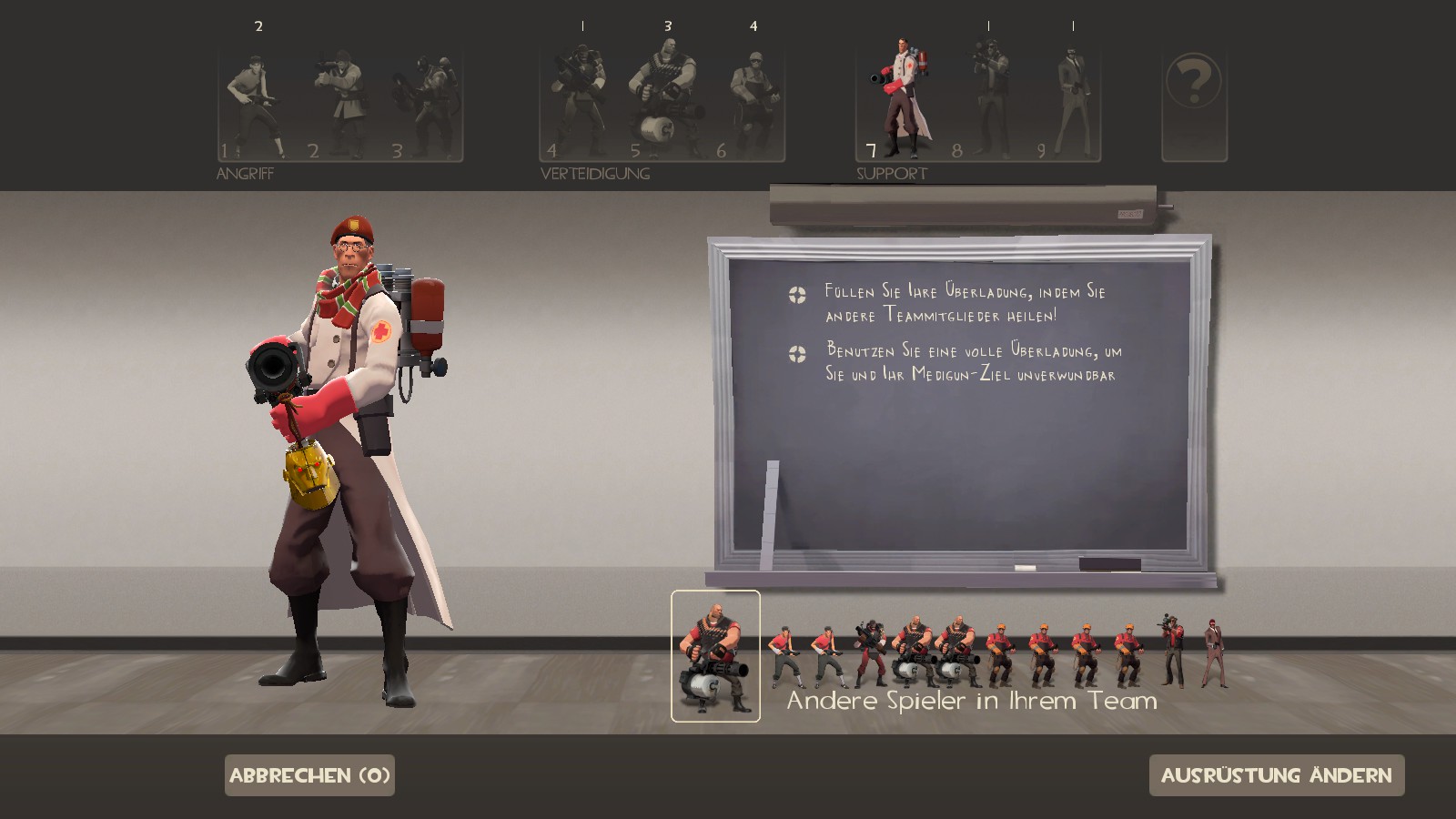Image resolution: width=1456 pixels, height=819 pixels.
Task: Choose the Soldier class
Action: click(x=339, y=105)
